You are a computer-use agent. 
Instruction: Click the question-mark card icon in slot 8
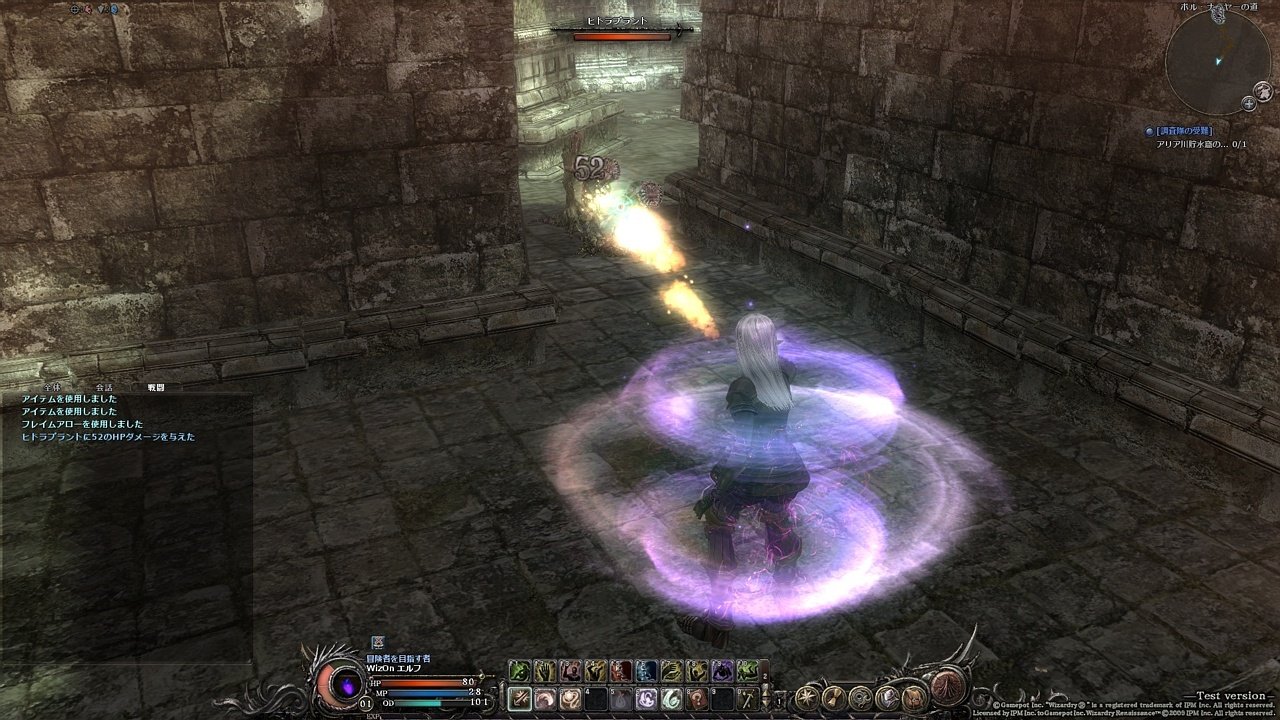click(x=698, y=700)
